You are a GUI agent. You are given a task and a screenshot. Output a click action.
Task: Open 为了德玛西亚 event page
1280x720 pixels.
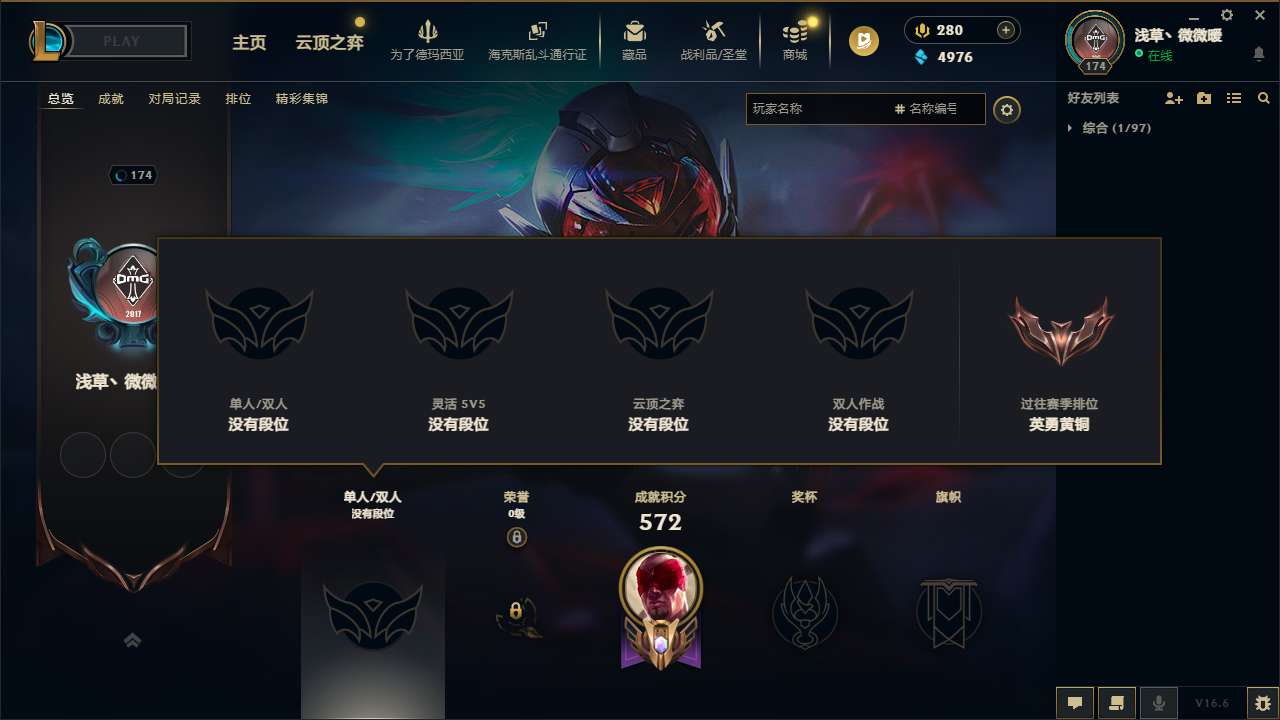tap(428, 40)
